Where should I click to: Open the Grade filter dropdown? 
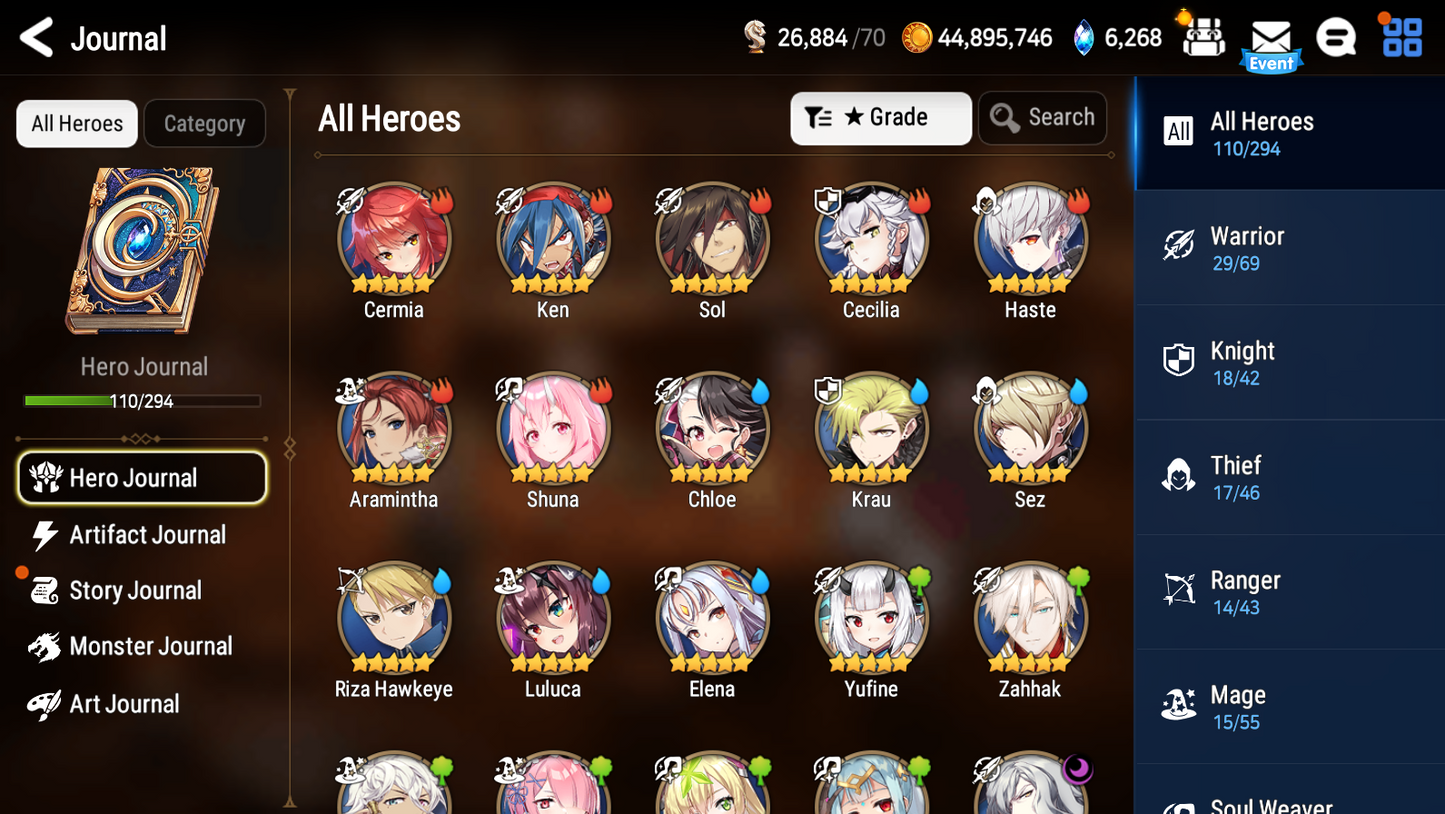click(881, 118)
